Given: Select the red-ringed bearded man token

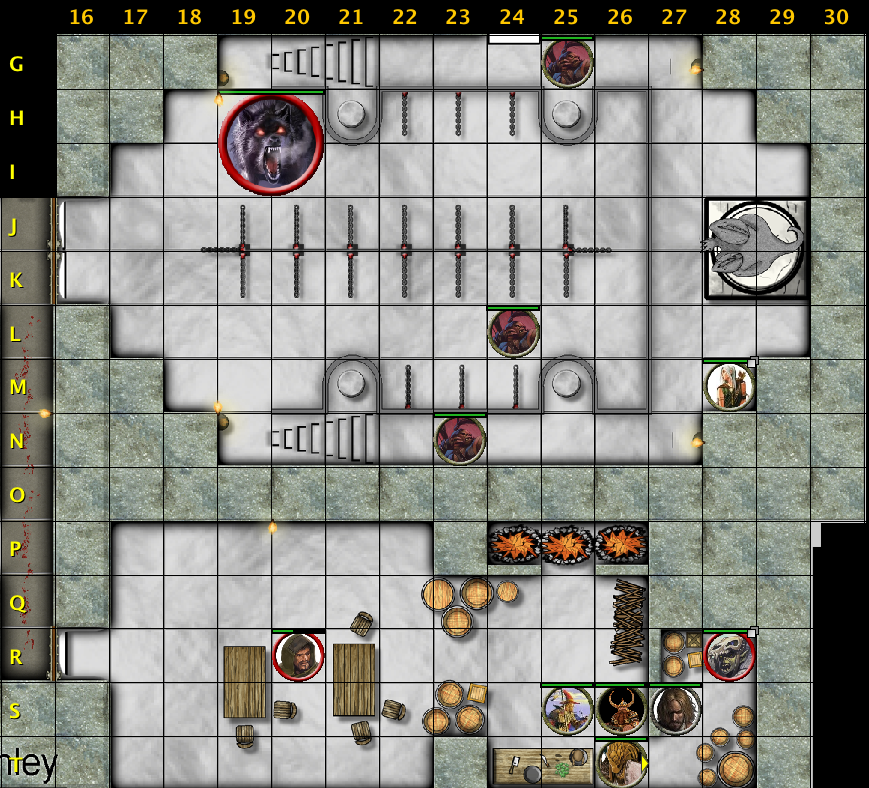Looking at the screenshot, I should (x=298, y=657).
